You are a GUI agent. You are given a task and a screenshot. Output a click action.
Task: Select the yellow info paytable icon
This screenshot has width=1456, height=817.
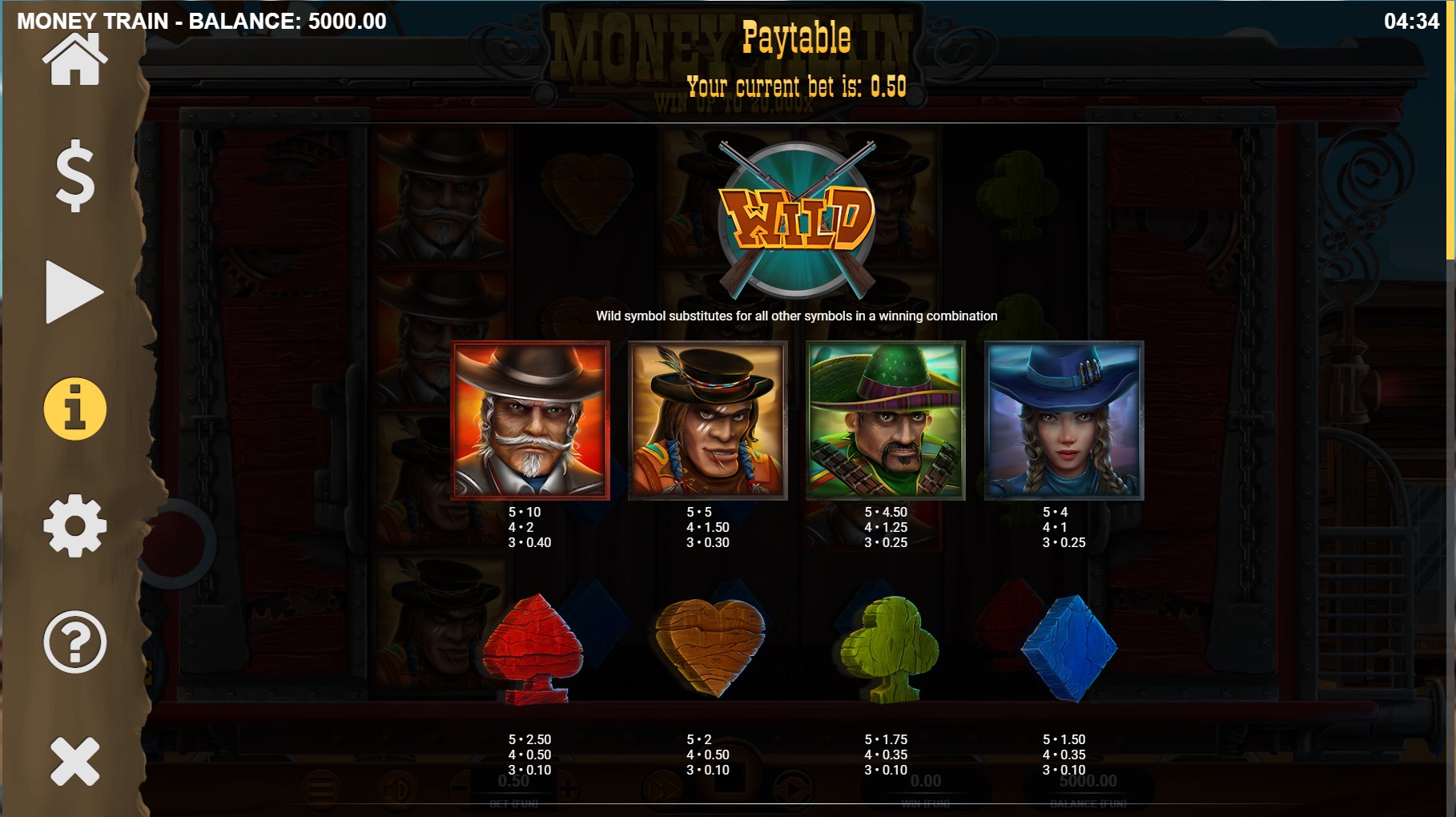(74, 409)
